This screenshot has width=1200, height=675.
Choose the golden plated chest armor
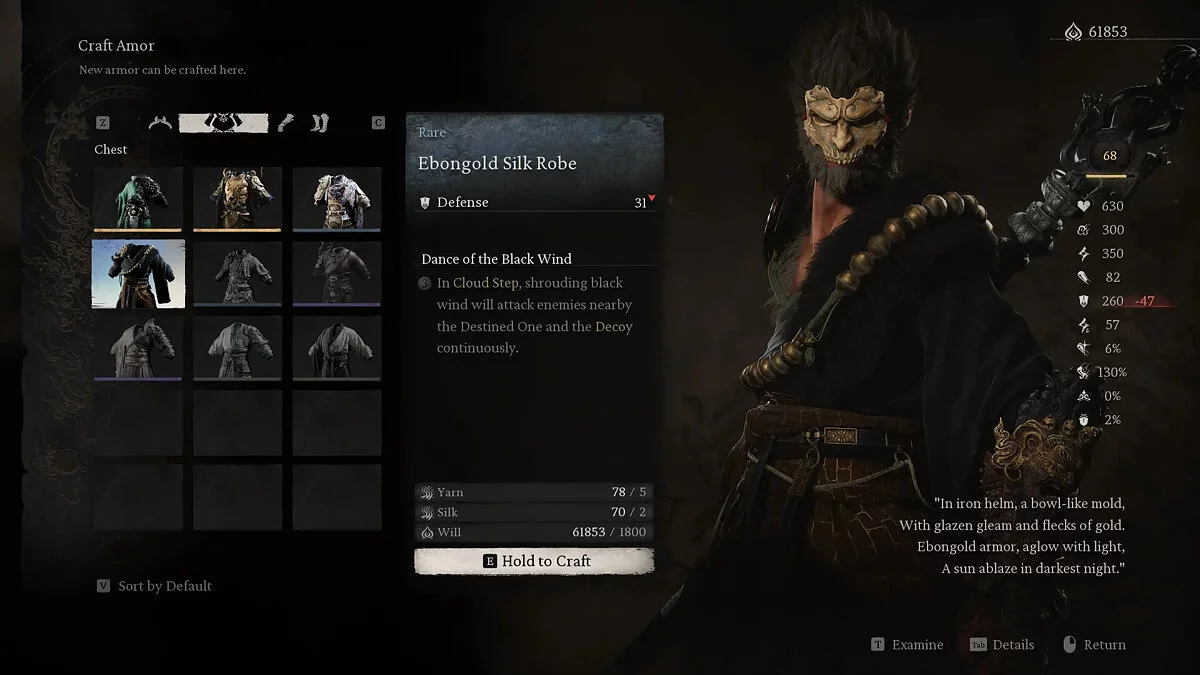coord(237,199)
